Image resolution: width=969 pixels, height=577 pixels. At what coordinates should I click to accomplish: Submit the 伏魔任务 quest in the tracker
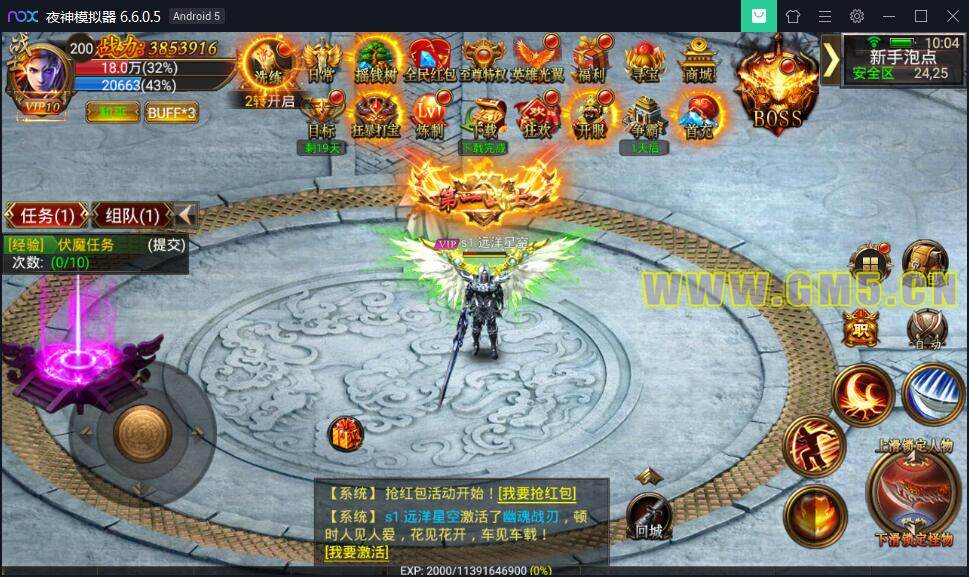[x=166, y=245]
